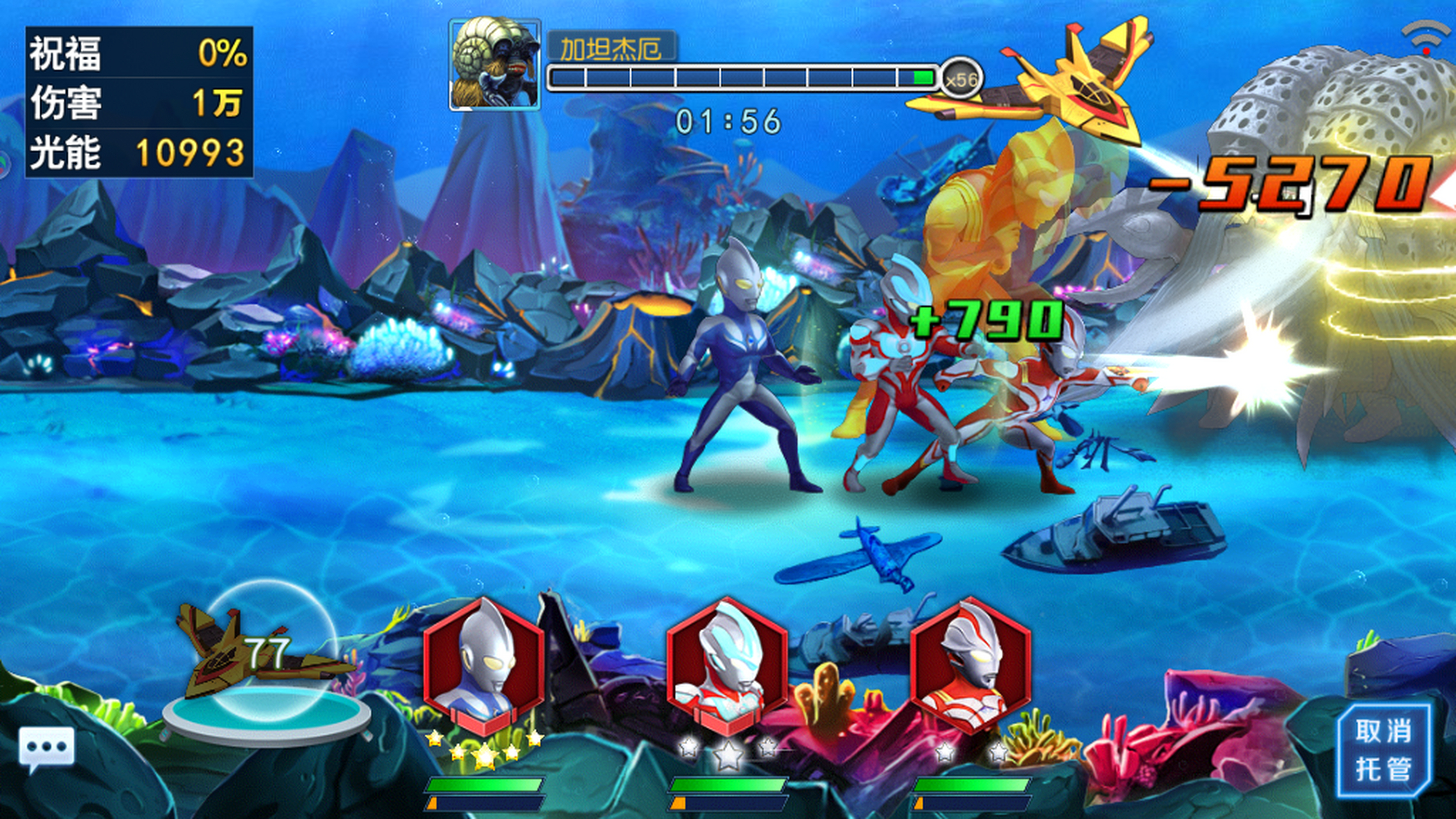This screenshot has height=819, width=1456.
Task: Choose the Ultraman Ginga hero portrait
Action: (727, 665)
